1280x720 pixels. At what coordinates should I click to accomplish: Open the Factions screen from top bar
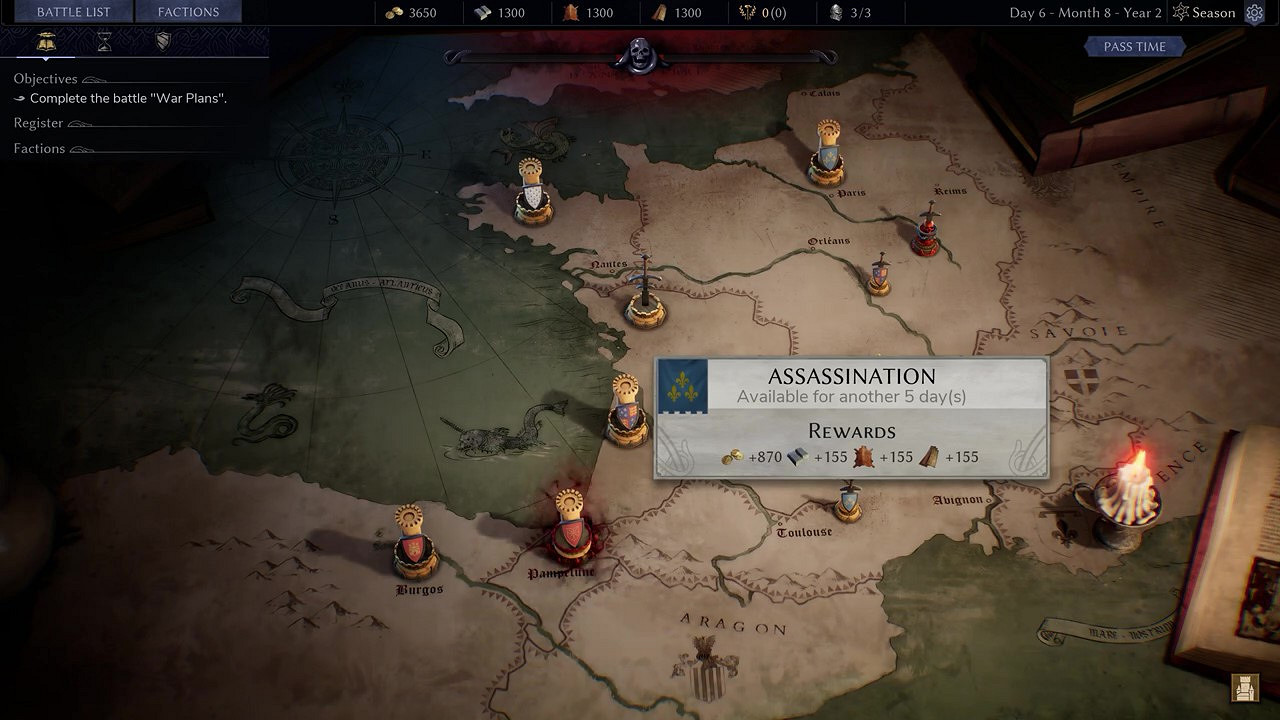coord(188,12)
